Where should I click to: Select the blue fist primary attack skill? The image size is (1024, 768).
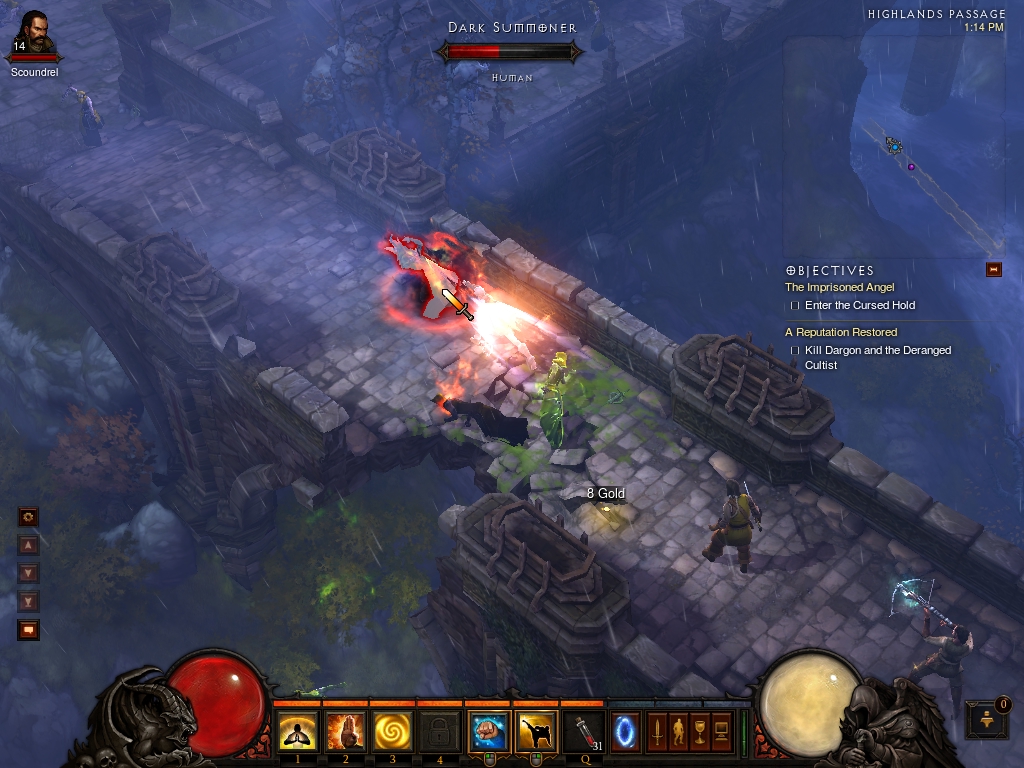pos(489,732)
